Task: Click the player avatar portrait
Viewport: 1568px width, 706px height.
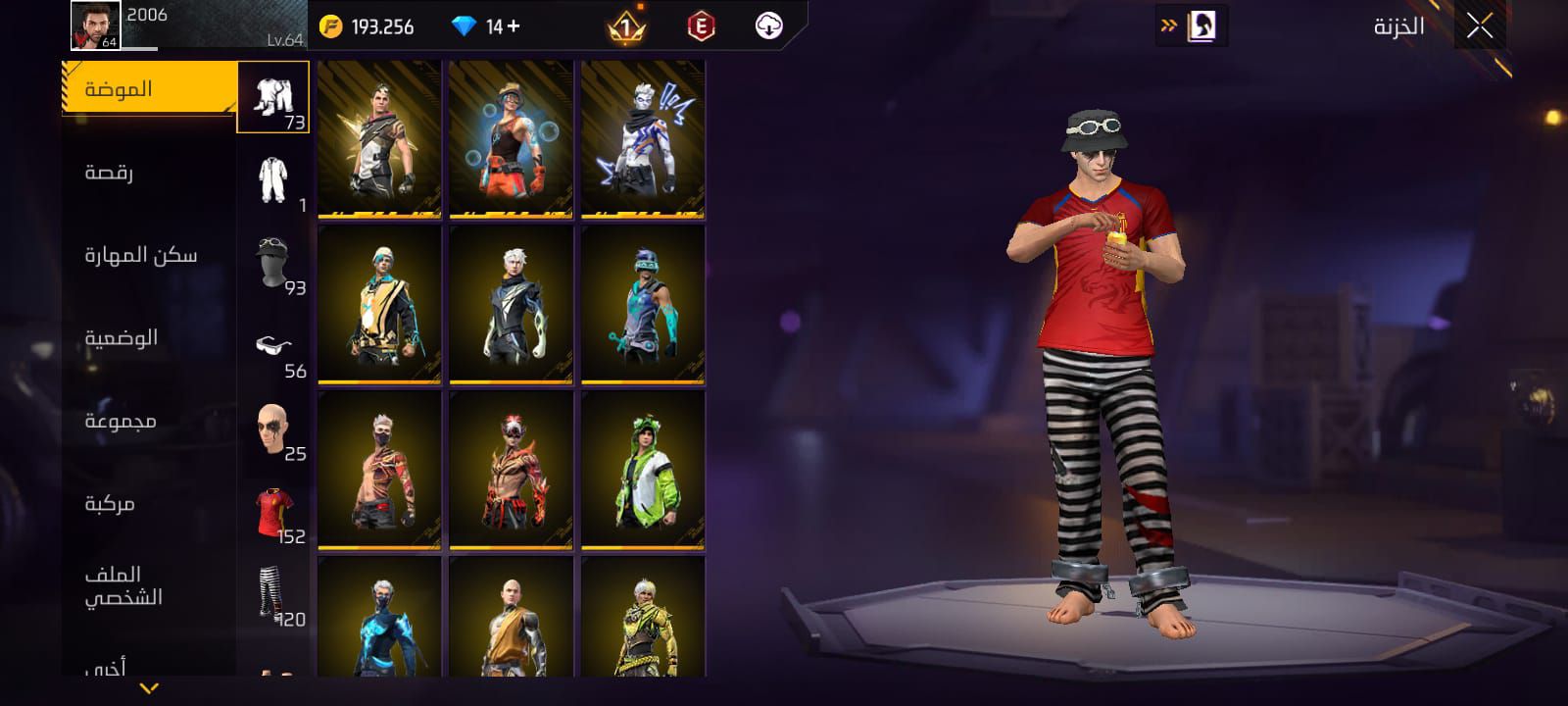Action: tap(95, 25)
